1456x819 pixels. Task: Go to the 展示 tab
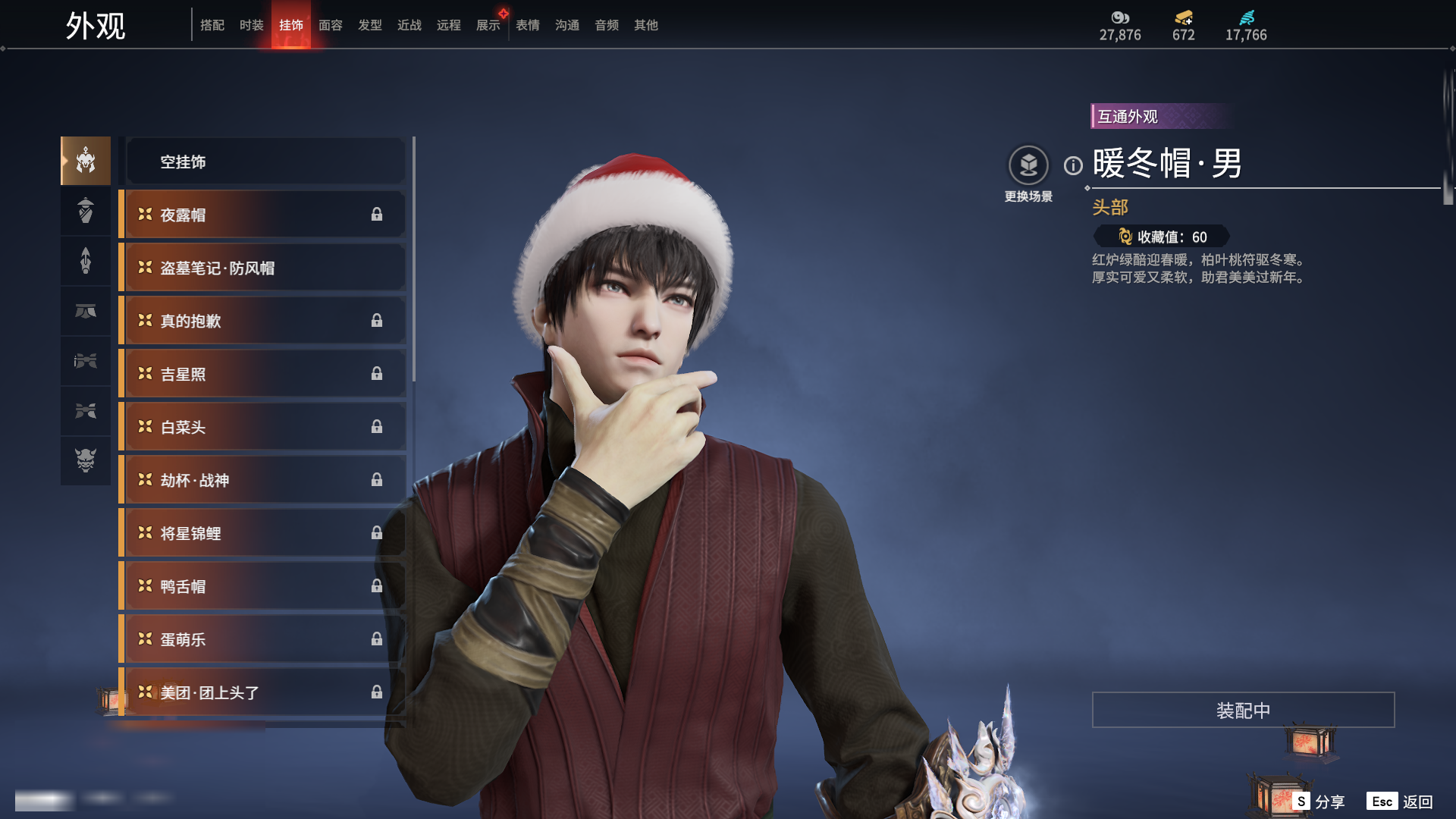pyautogui.click(x=488, y=25)
